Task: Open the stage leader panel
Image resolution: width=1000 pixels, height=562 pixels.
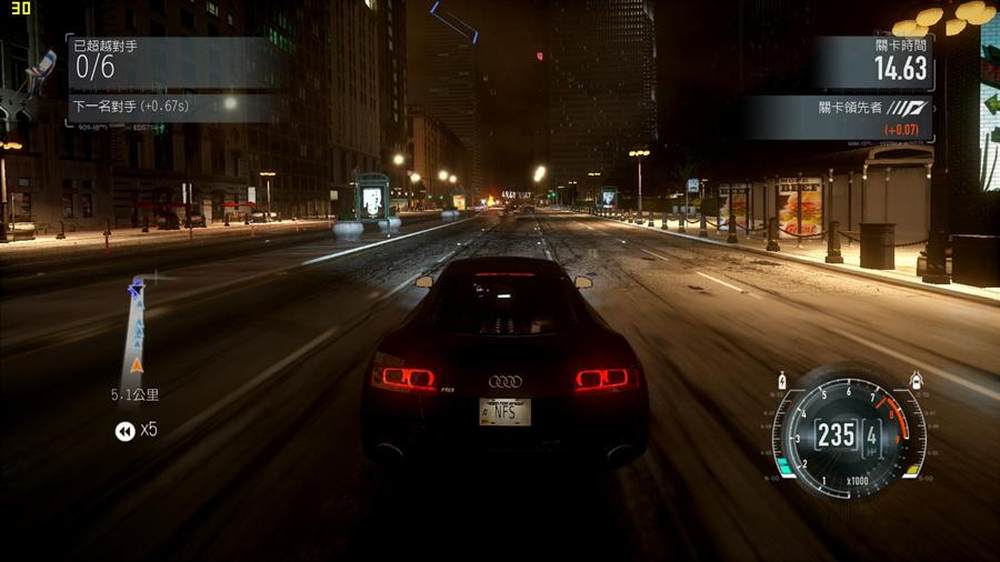Action: [x=840, y=116]
